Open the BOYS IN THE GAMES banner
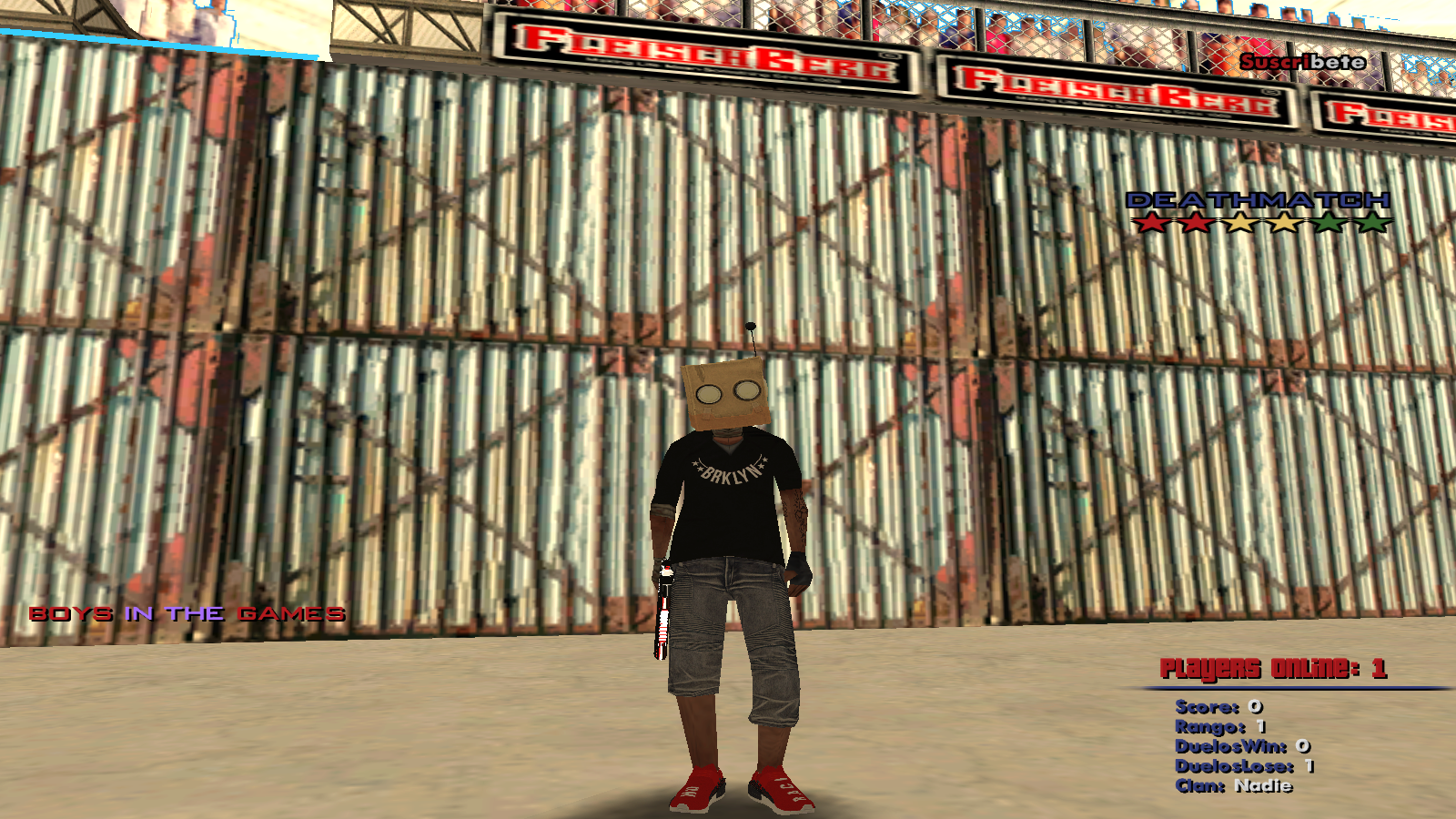 point(187,614)
